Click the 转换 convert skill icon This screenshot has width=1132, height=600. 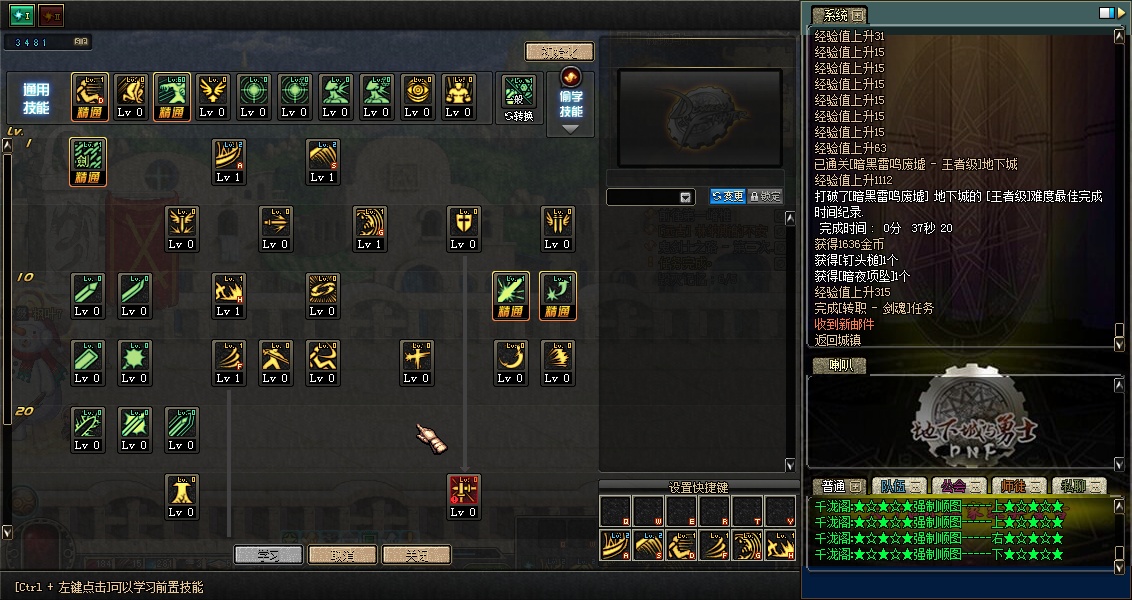pos(519,98)
